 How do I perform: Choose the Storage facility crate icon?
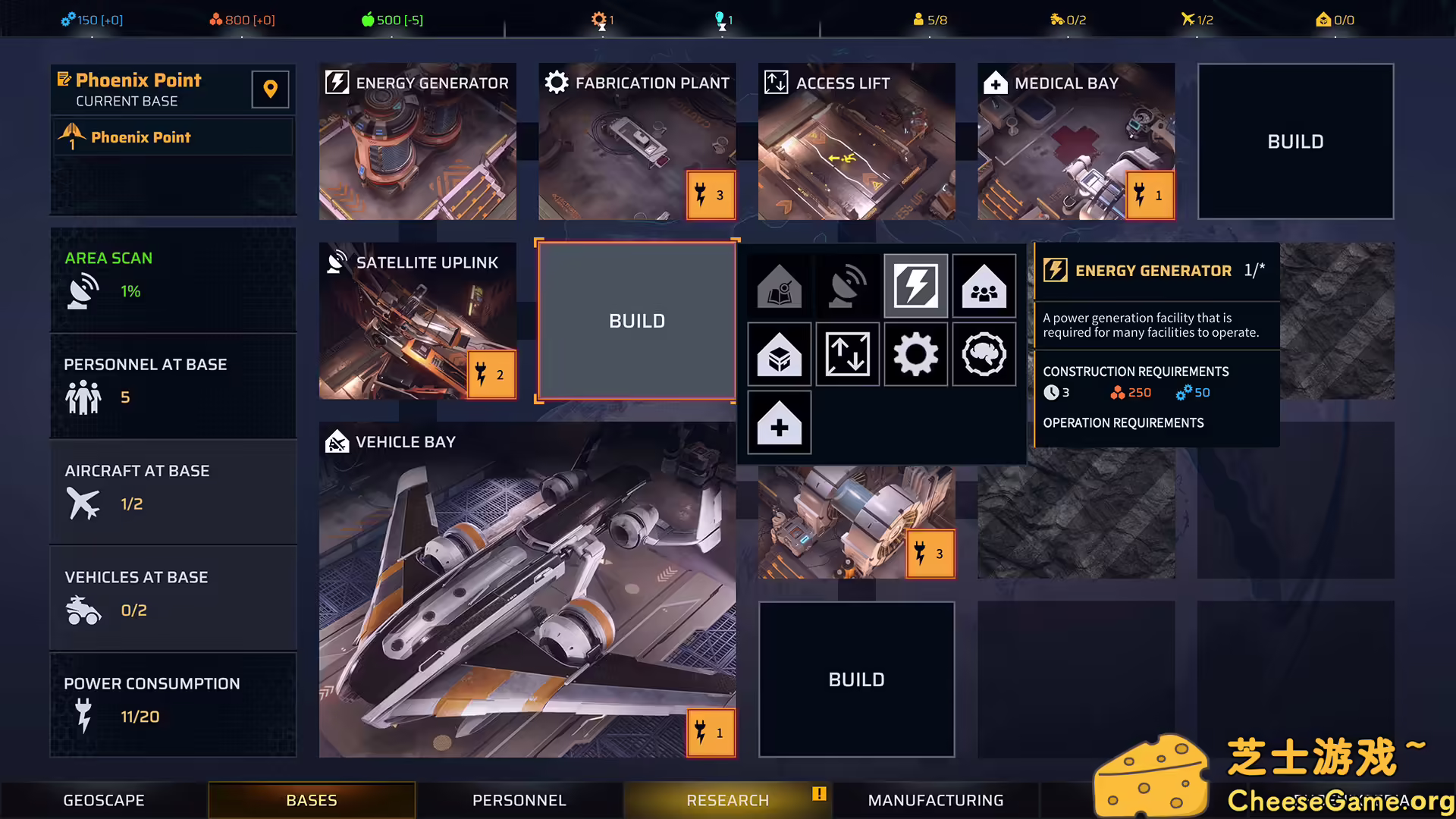tap(779, 354)
